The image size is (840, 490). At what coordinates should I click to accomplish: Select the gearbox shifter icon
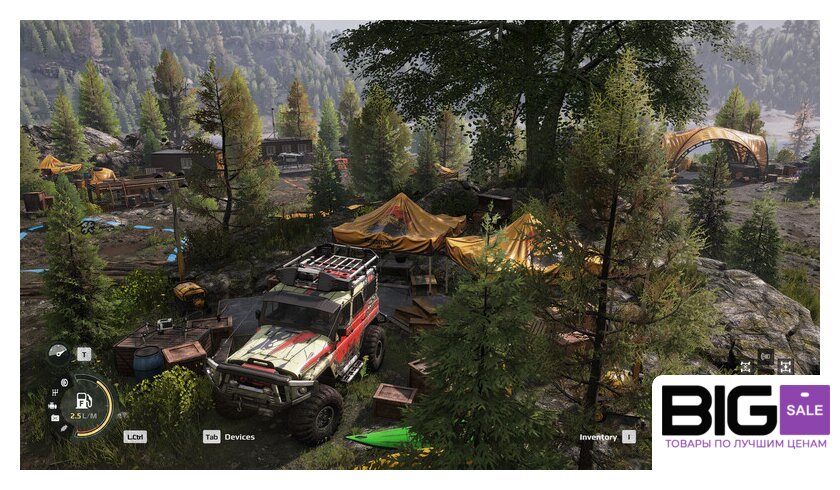[x=54, y=392]
